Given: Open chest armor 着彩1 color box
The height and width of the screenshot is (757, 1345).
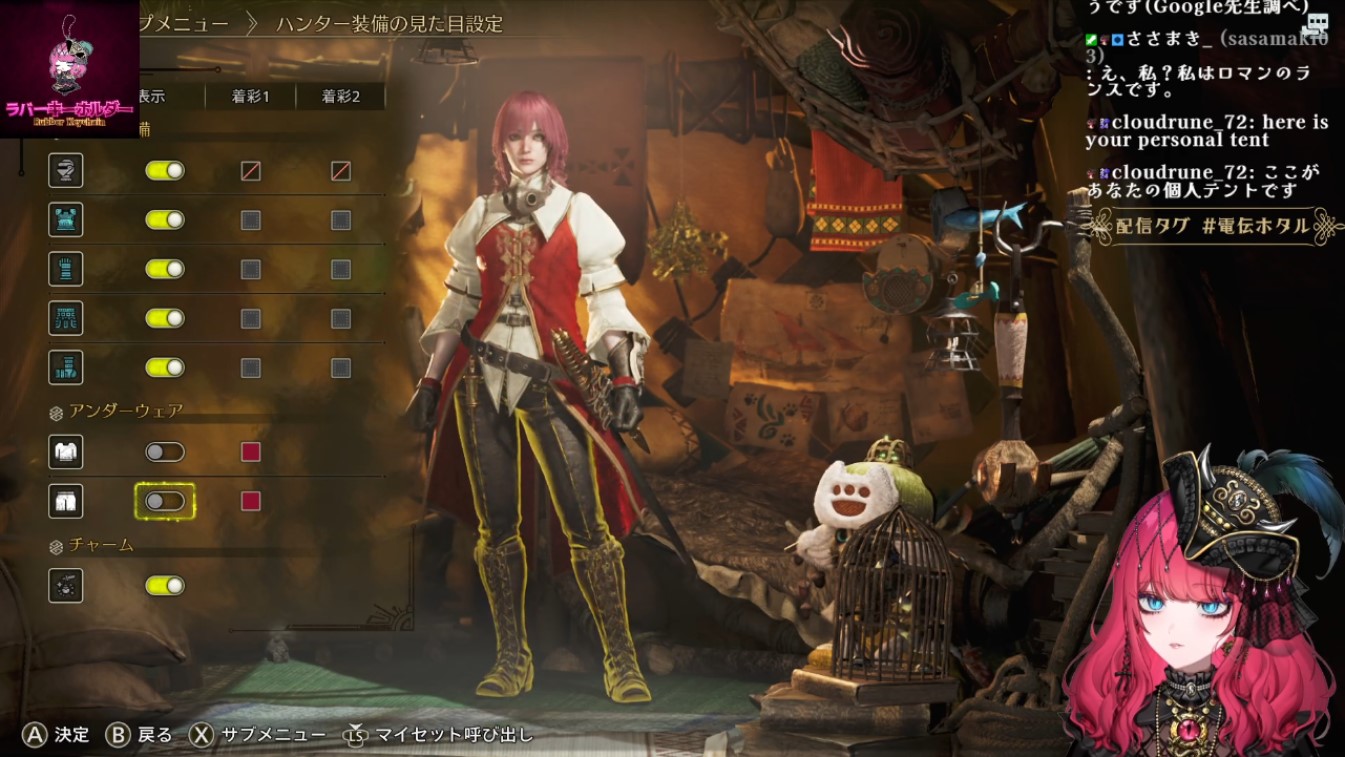Looking at the screenshot, I should coord(251,220).
